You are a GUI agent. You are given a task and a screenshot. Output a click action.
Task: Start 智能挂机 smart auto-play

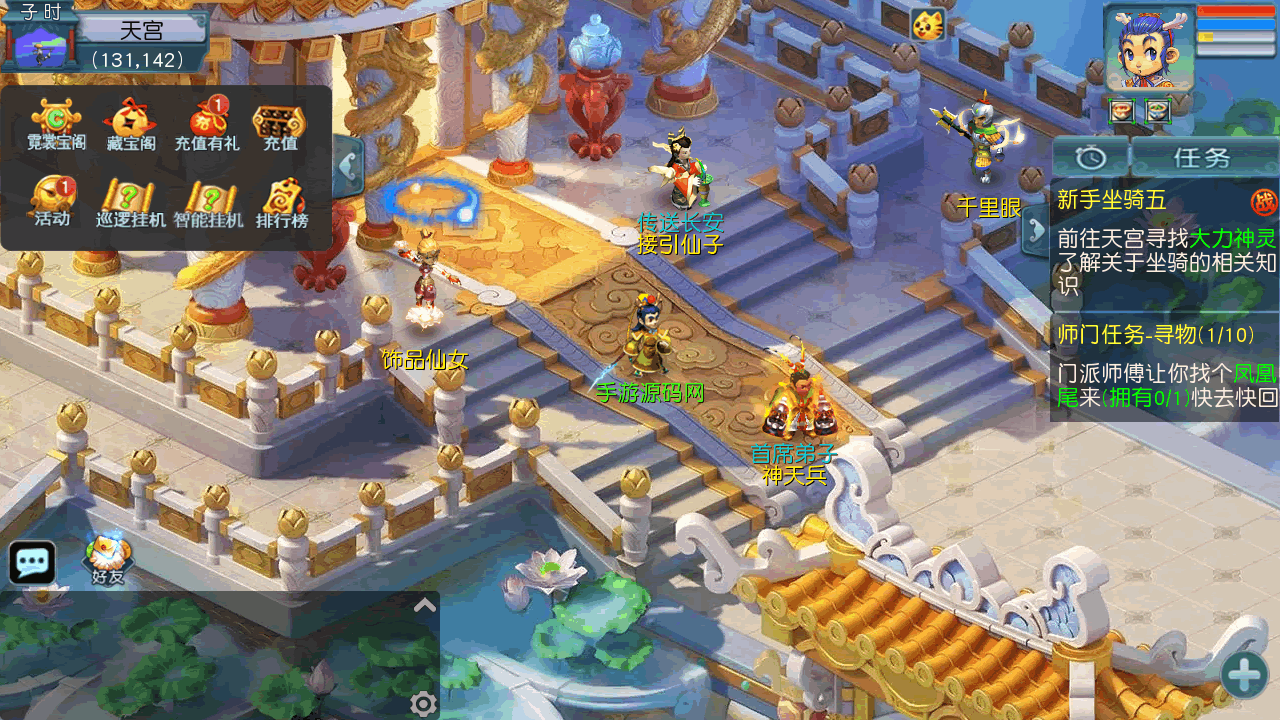208,202
